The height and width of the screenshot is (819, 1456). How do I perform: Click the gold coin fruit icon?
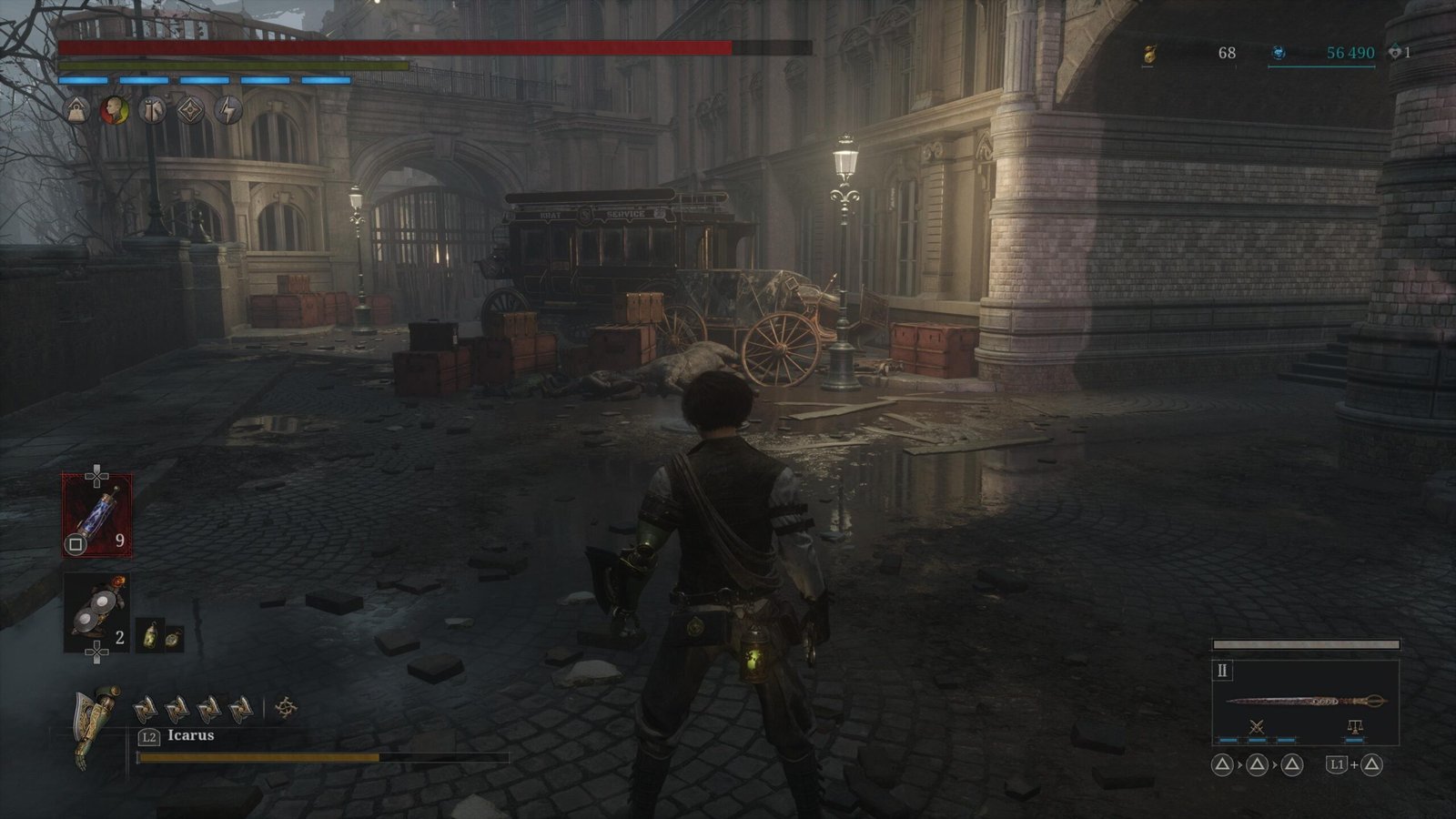click(1148, 54)
